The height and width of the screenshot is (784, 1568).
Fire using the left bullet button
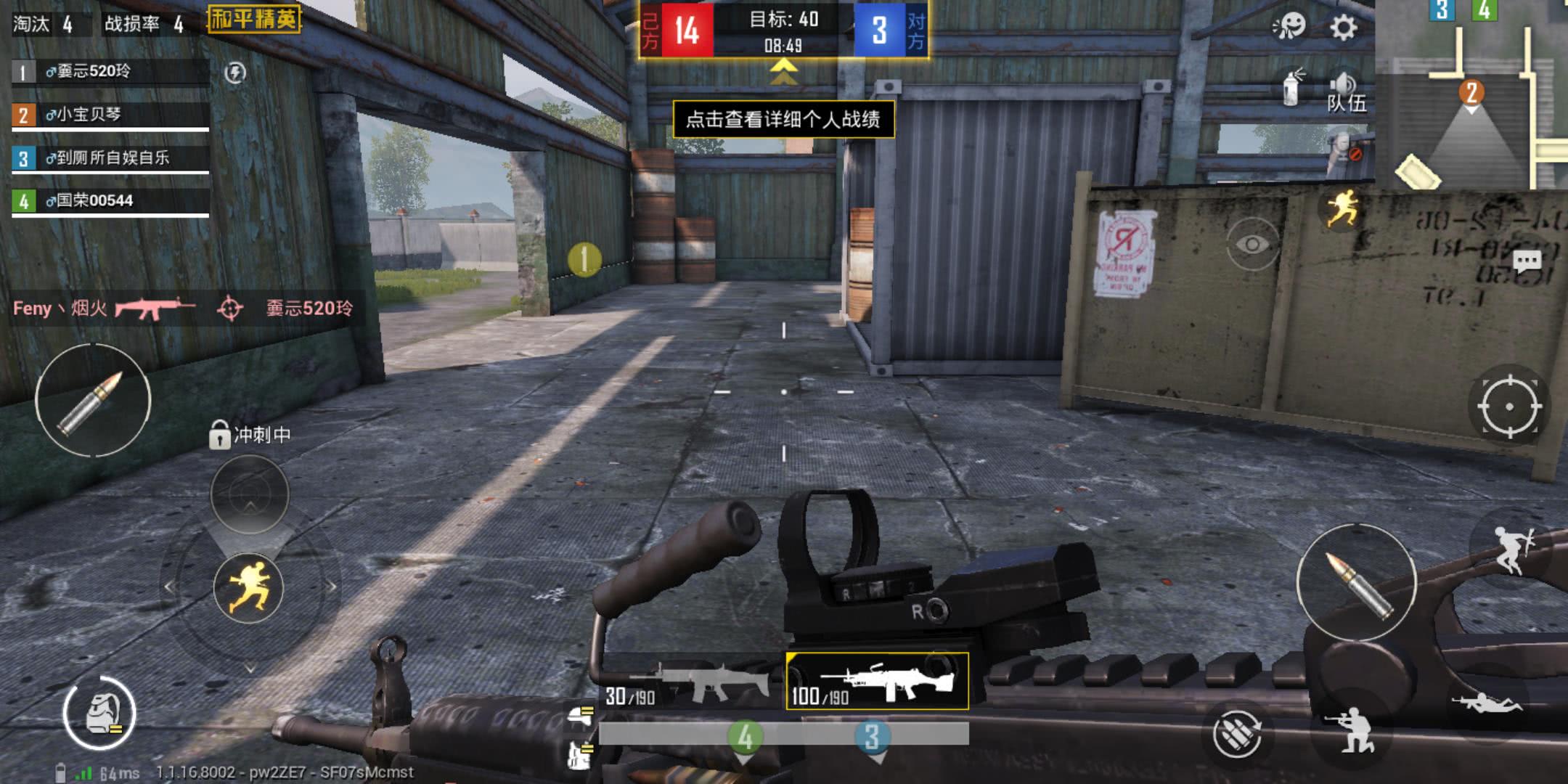pyautogui.click(x=92, y=400)
